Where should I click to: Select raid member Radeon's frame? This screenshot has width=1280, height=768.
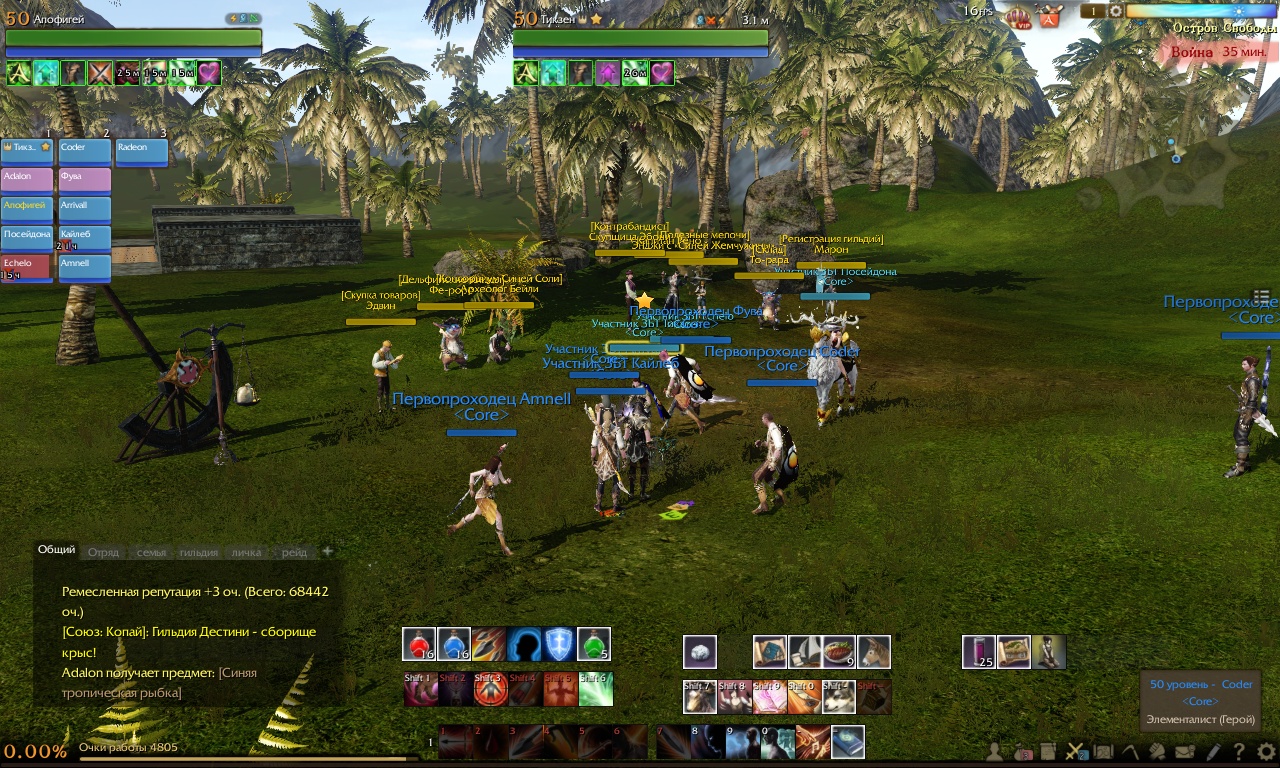[142, 152]
